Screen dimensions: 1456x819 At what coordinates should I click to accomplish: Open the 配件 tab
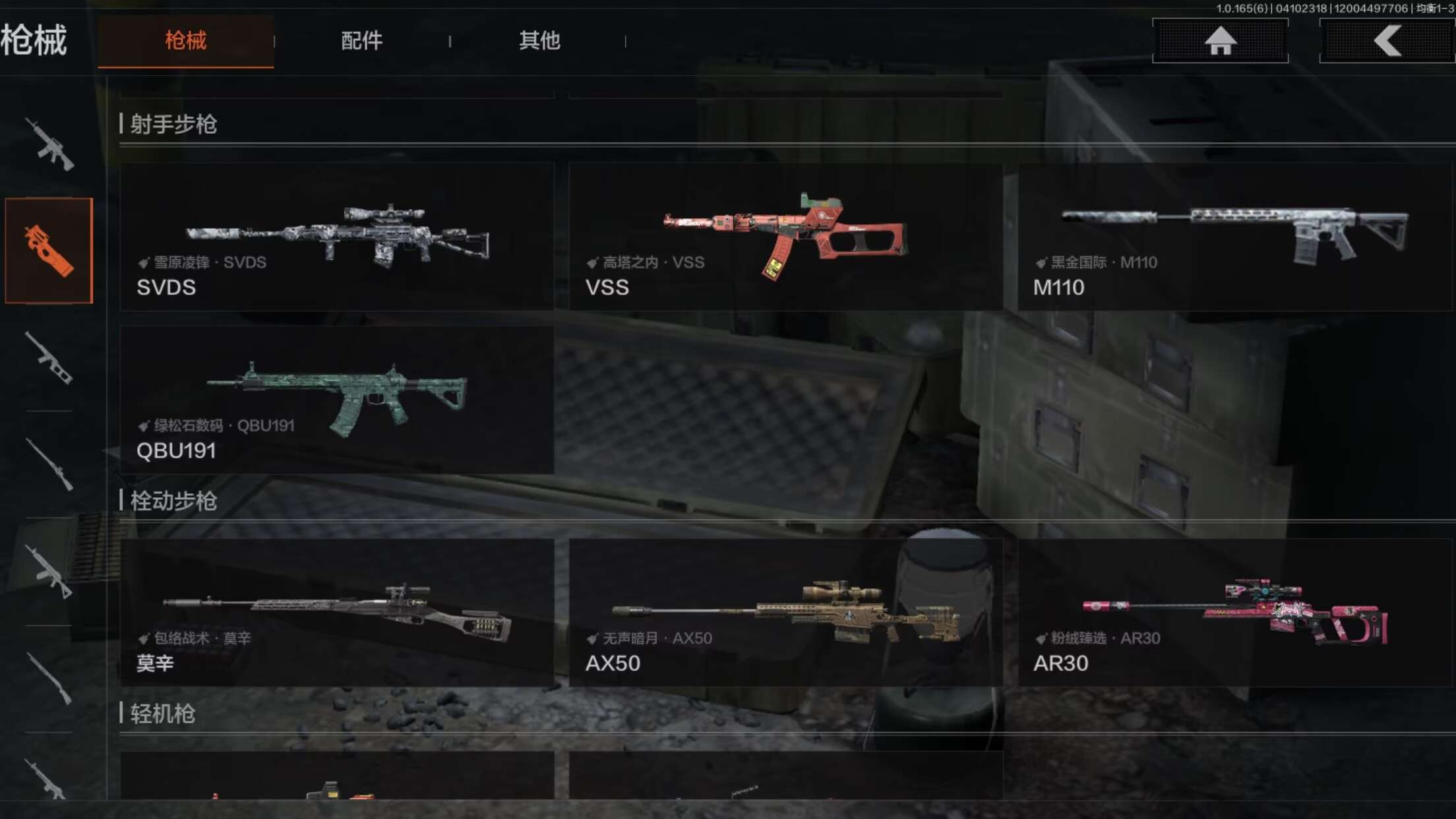tap(361, 41)
